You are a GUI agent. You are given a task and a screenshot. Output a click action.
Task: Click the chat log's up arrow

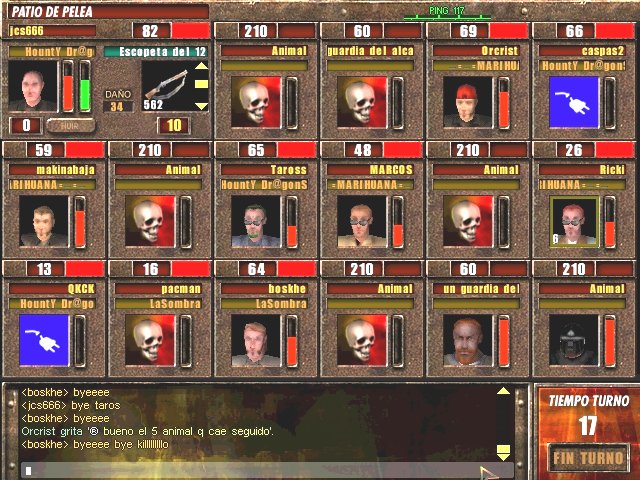click(x=503, y=391)
